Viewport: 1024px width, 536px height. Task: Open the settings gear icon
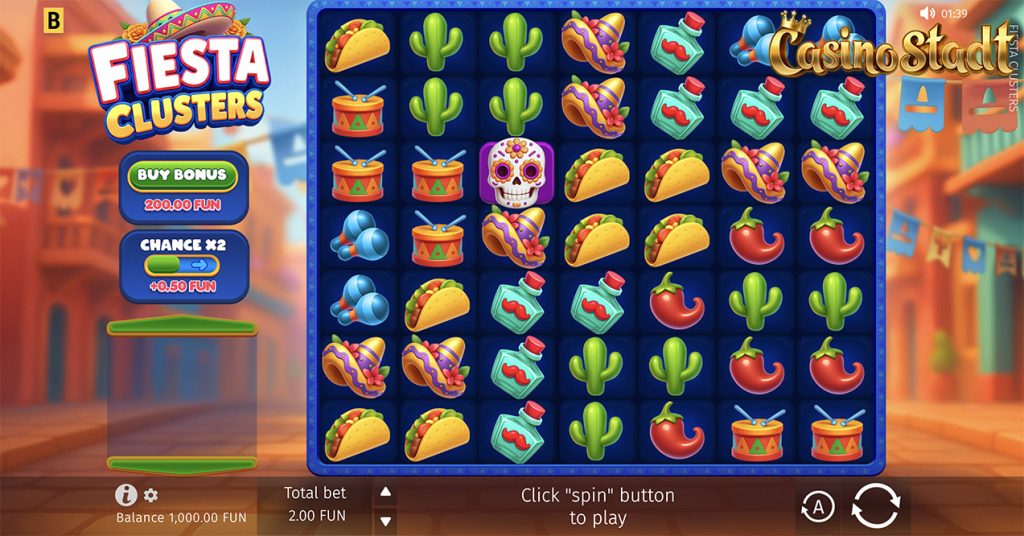click(x=151, y=495)
